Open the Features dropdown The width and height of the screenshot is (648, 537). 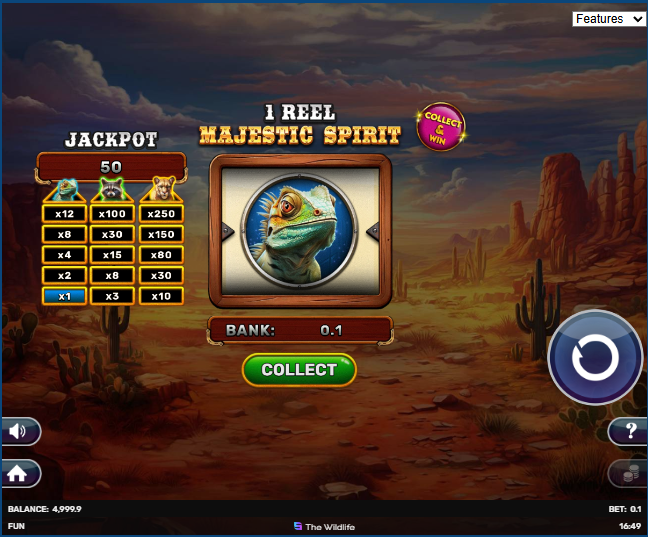coord(609,19)
